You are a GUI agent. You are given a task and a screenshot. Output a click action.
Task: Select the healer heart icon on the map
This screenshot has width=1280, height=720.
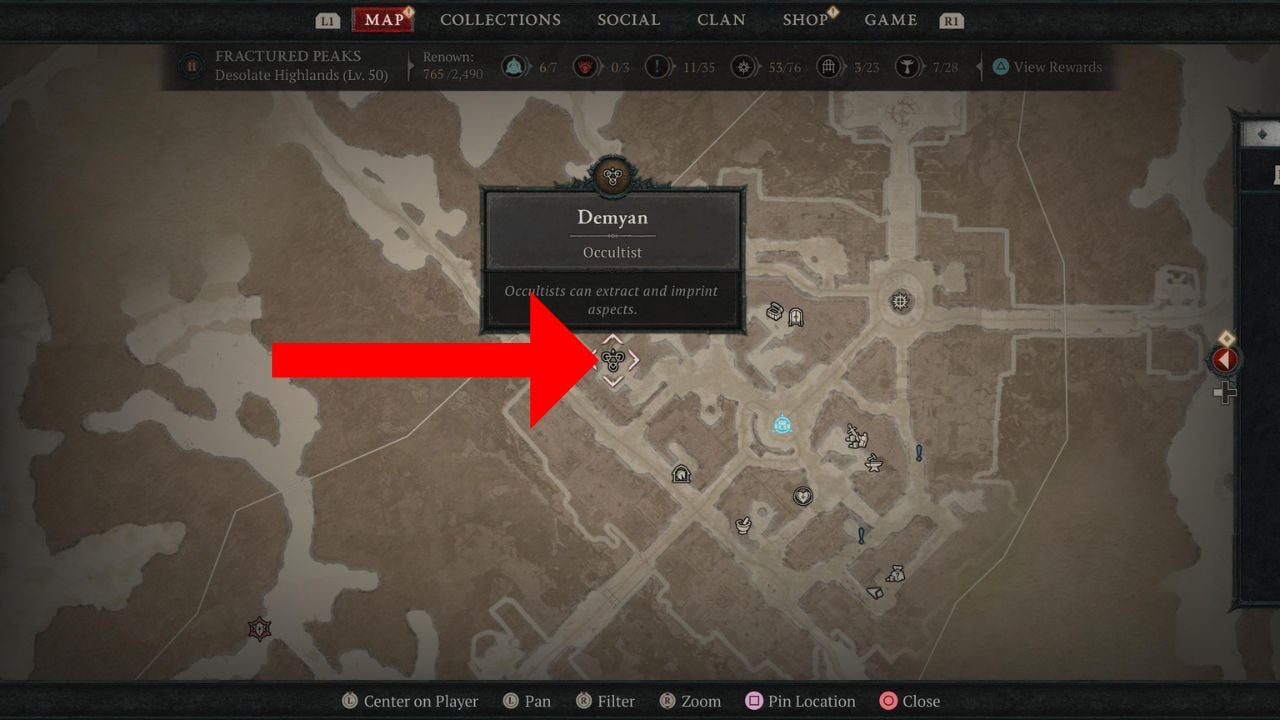802,496
